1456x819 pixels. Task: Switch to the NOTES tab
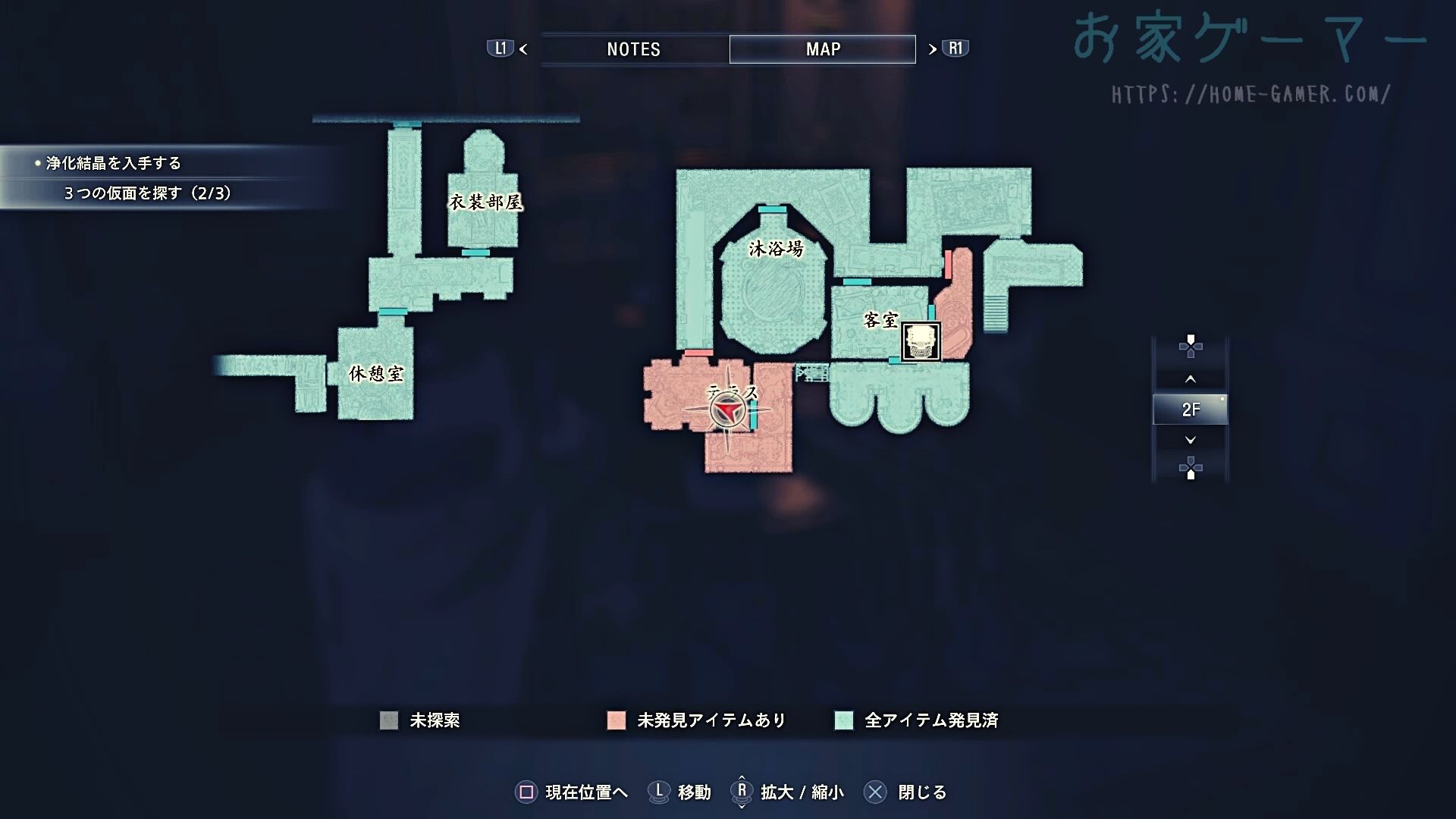pos(633,49)
